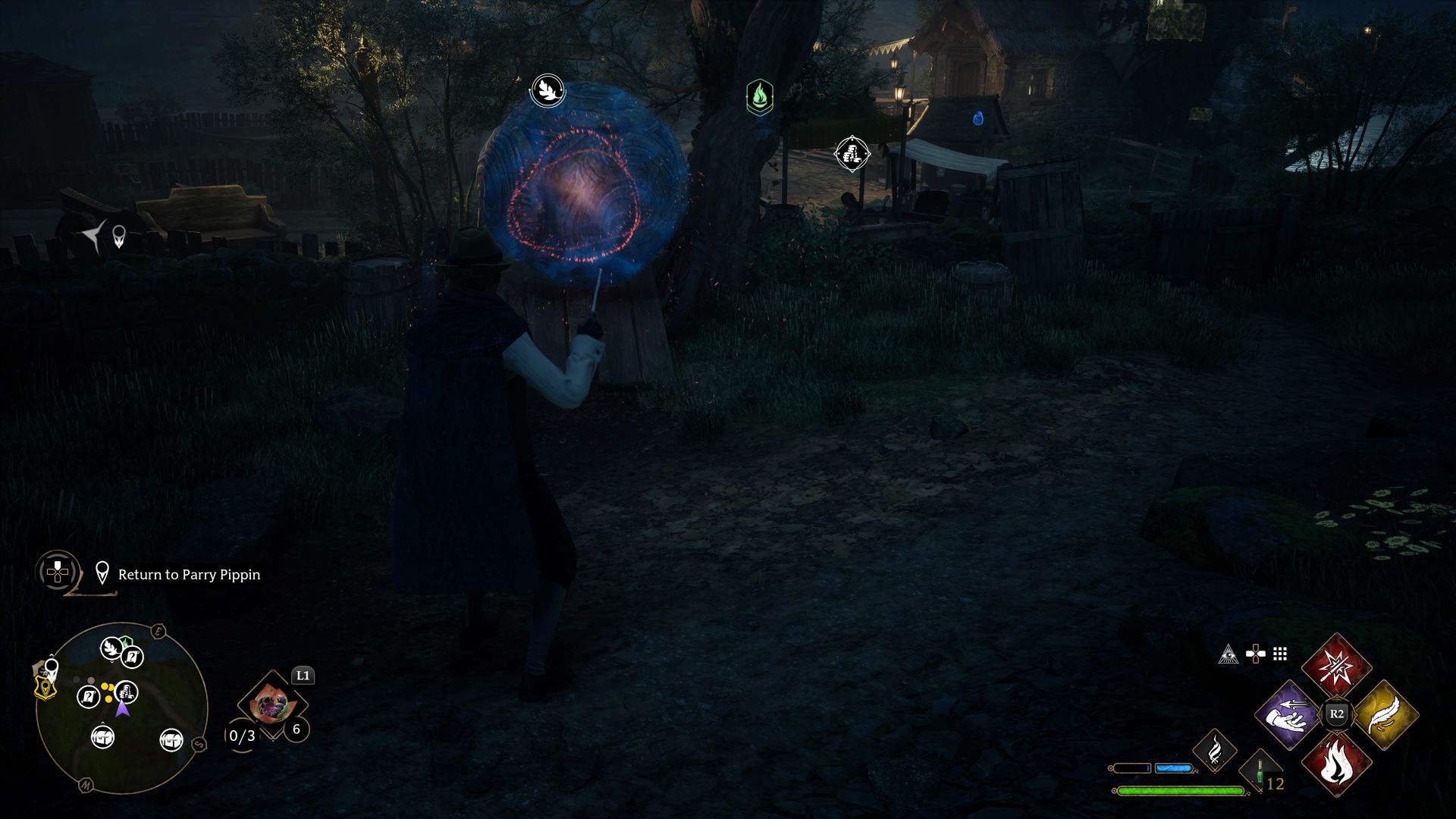Open the Return to Parry Pippin objective
This screenshot has width=1456, height=819.
[189, 575]
